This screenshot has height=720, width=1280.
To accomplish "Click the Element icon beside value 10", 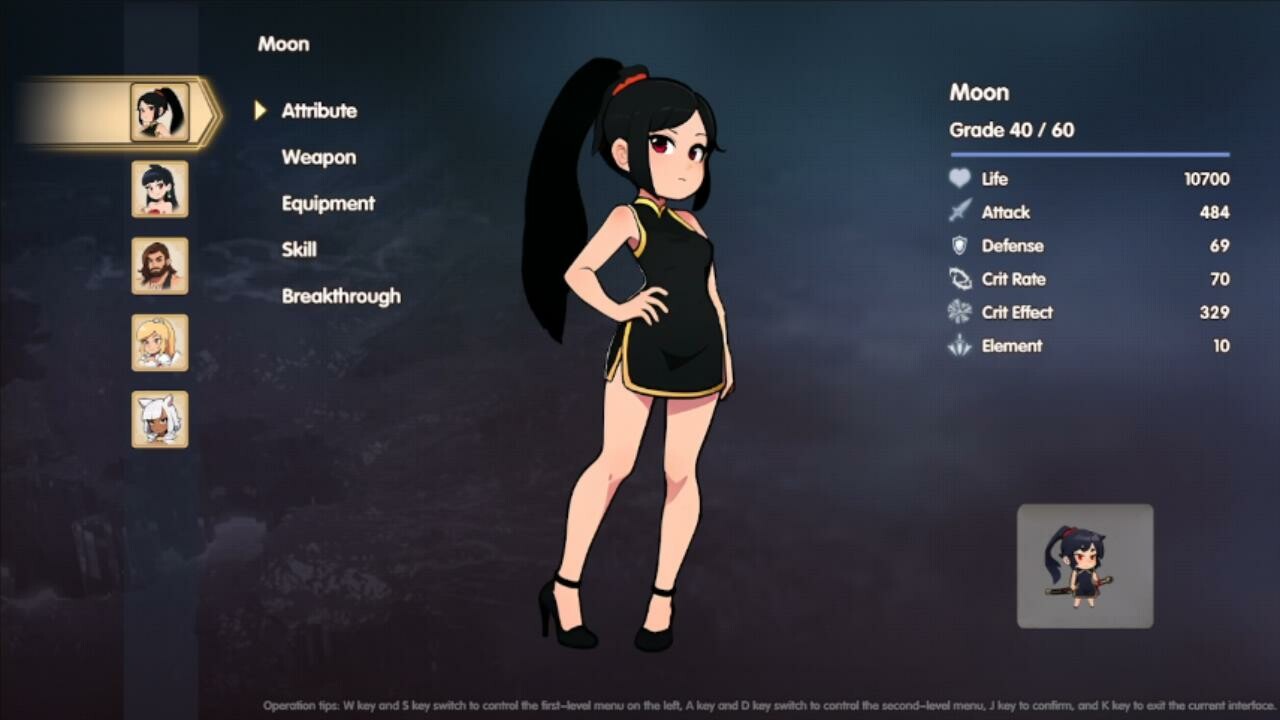I will pos(961,346).
